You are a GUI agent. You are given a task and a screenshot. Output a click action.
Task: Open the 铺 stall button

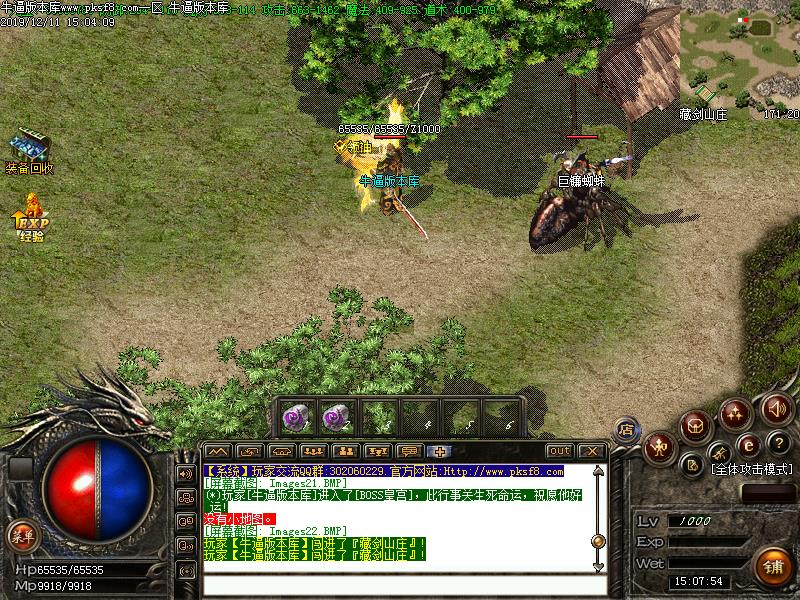tap(771, 565)
